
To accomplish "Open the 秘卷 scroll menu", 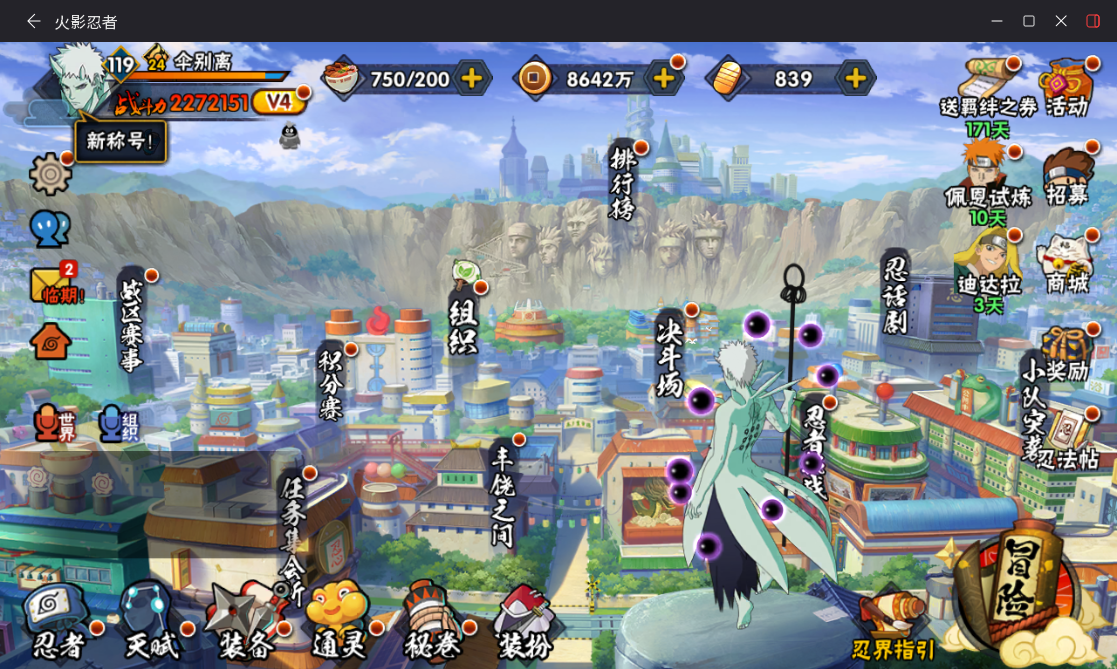I will [x=431, y=620].
